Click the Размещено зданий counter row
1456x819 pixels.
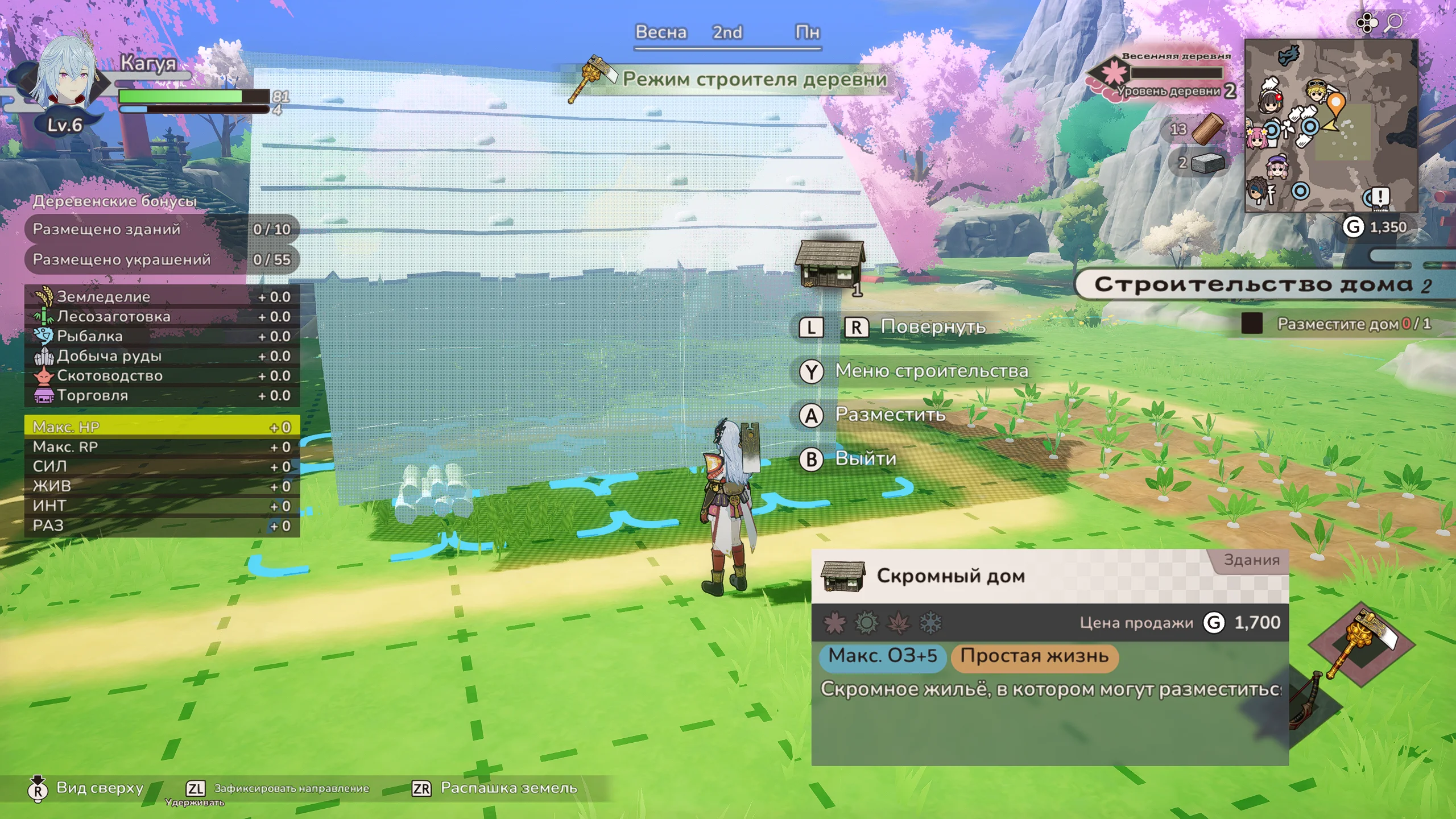tap(162, 229)
